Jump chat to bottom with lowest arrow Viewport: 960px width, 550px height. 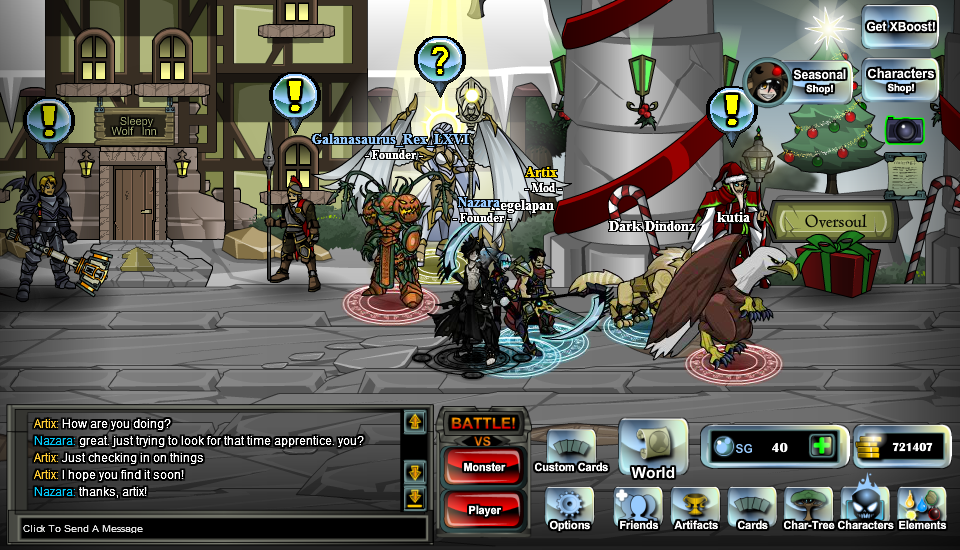point(415,498)
